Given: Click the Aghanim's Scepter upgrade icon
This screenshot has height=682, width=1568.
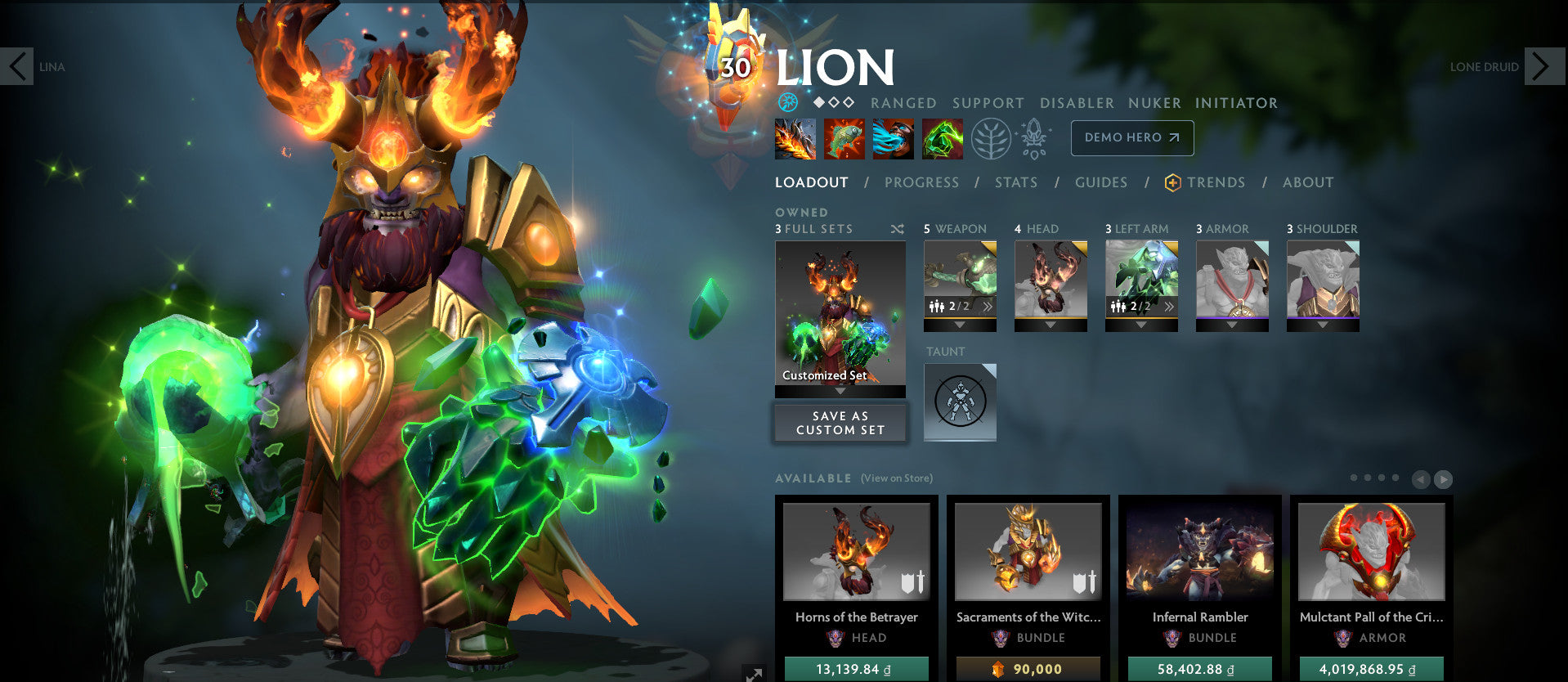Looking at the screenshot, I should tap(1035, 138).
